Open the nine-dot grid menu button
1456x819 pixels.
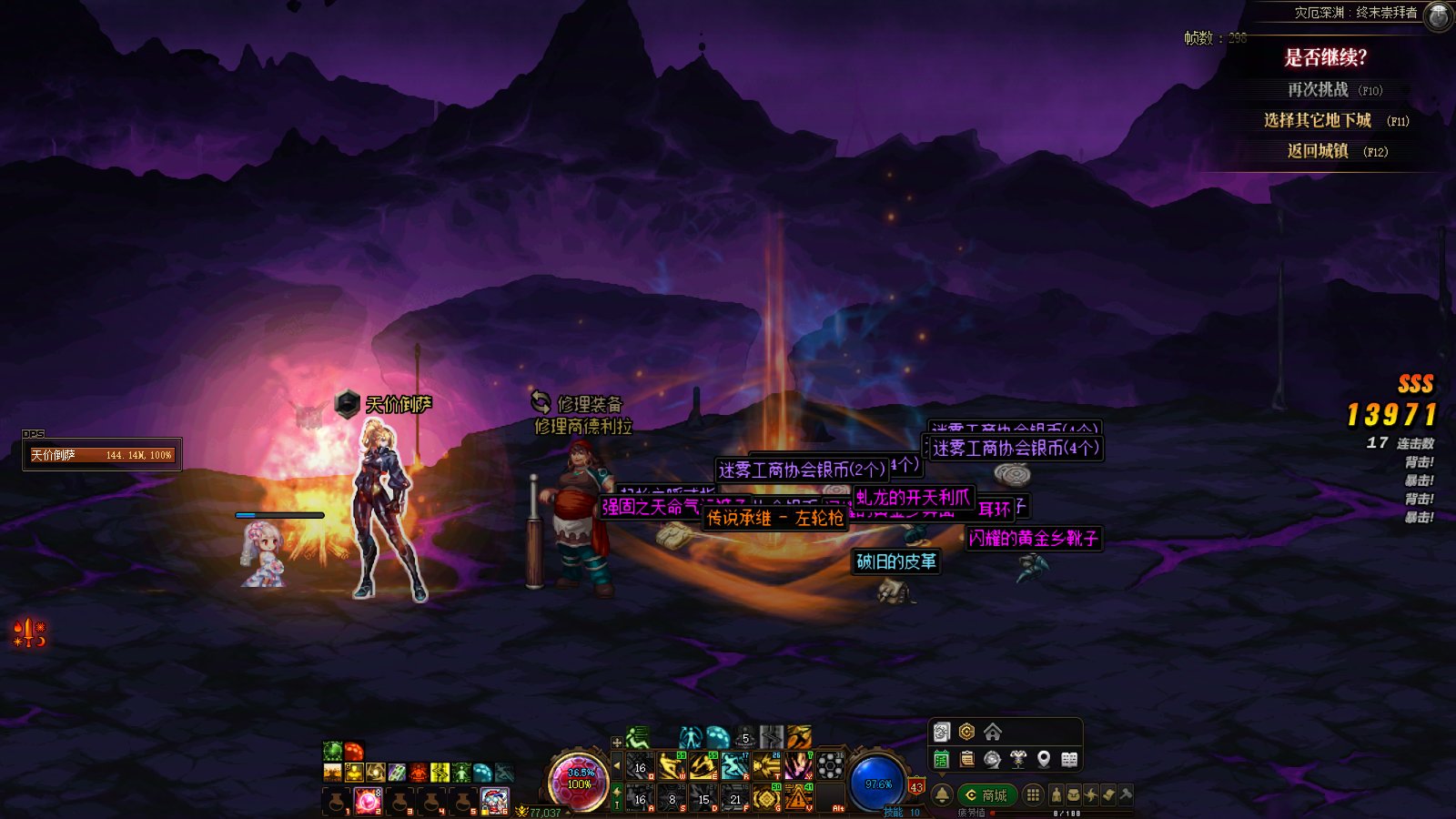click(x=1033, y=794)
